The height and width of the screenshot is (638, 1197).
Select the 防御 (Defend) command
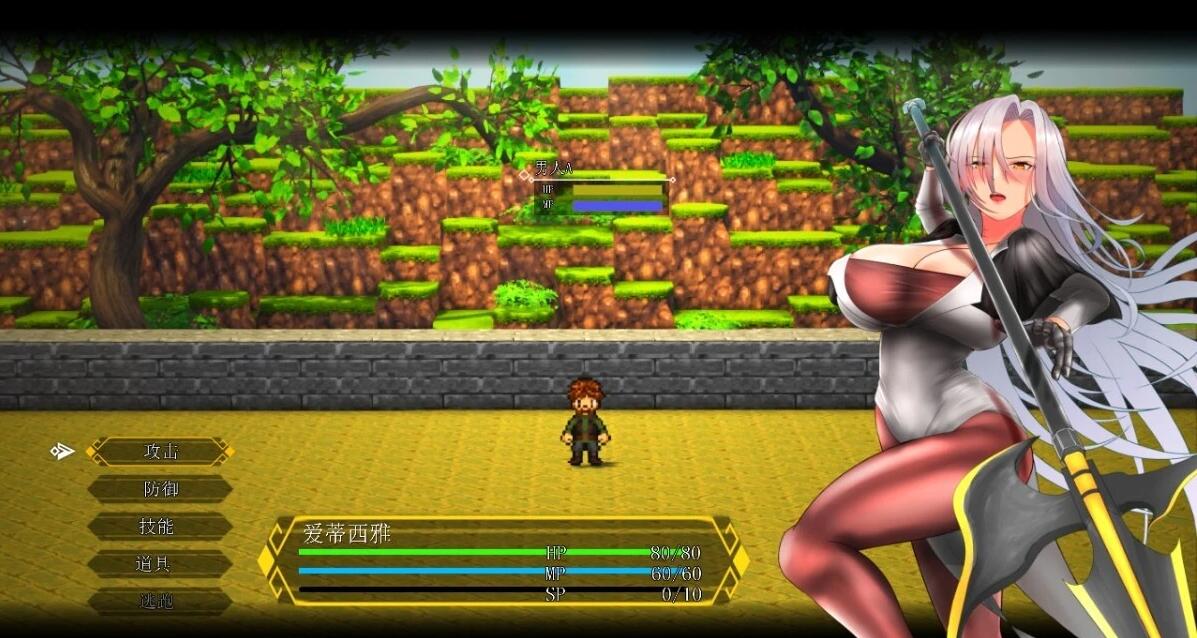(x=160, y=489)
